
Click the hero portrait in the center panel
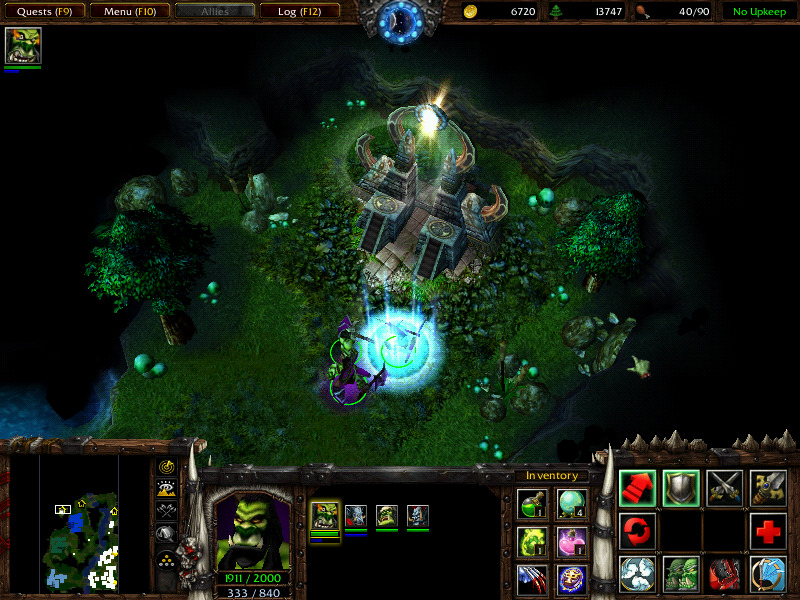[x=253, y=531]
